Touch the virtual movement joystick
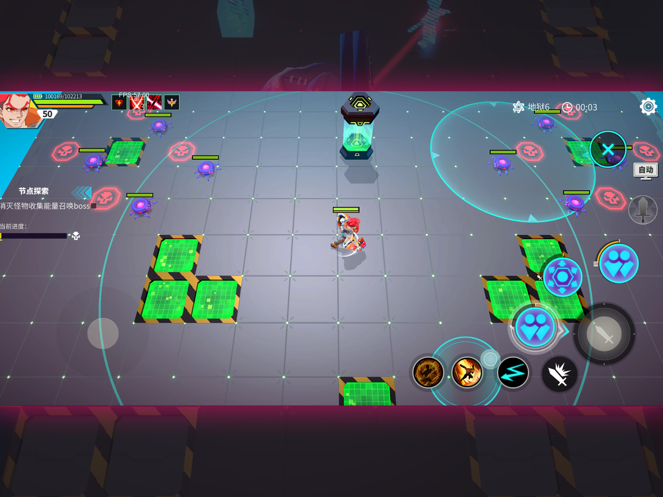The width and height of the screenshot is (663, 497). point(103,333)
